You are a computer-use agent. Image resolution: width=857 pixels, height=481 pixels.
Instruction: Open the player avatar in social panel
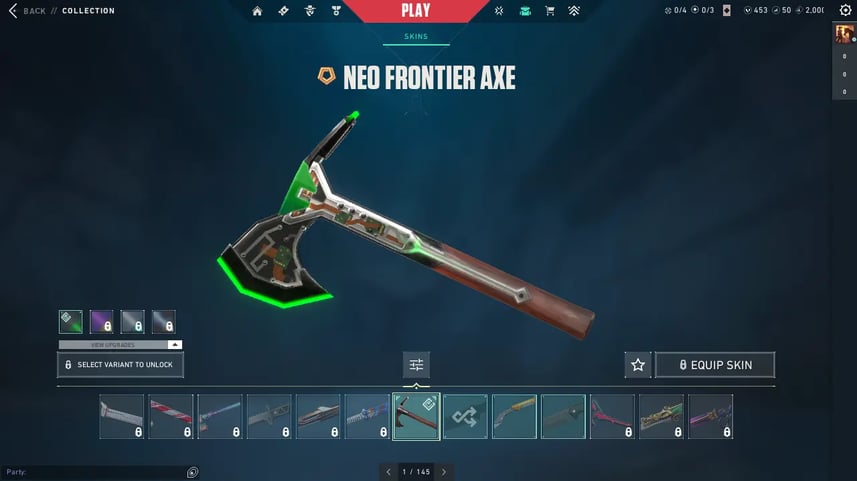pos(844,35)
